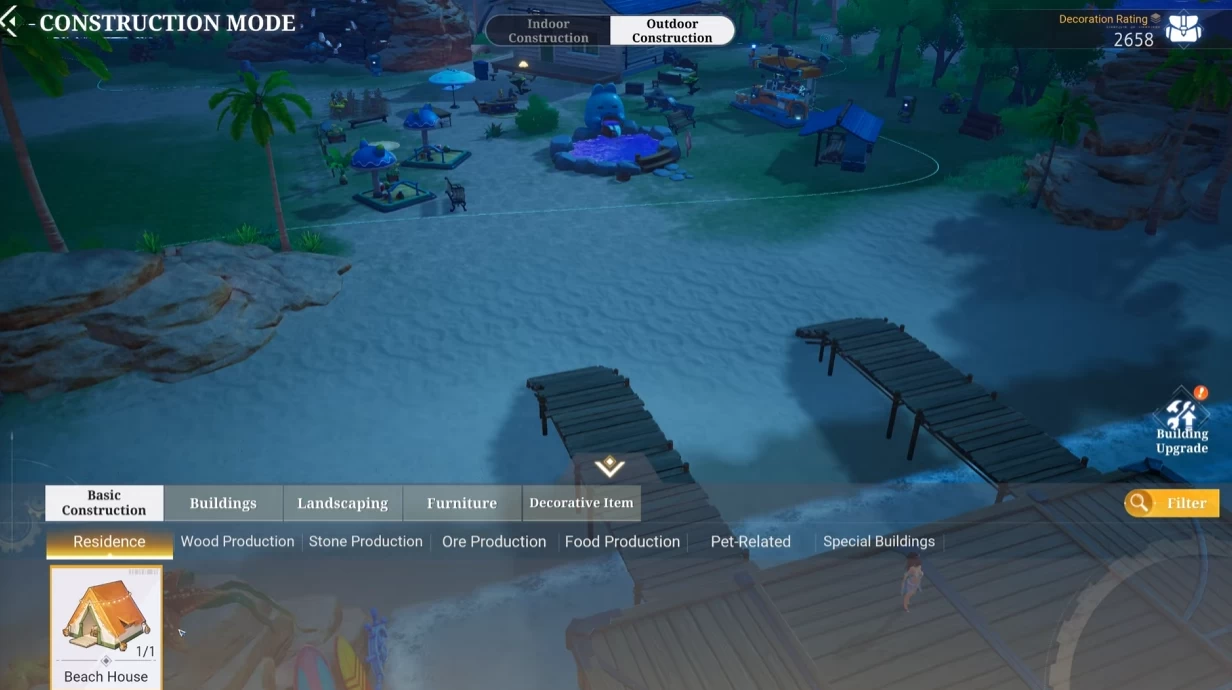1232x690 pixels.
Task: Select the Residence subcategory
Action: point(109,542)
